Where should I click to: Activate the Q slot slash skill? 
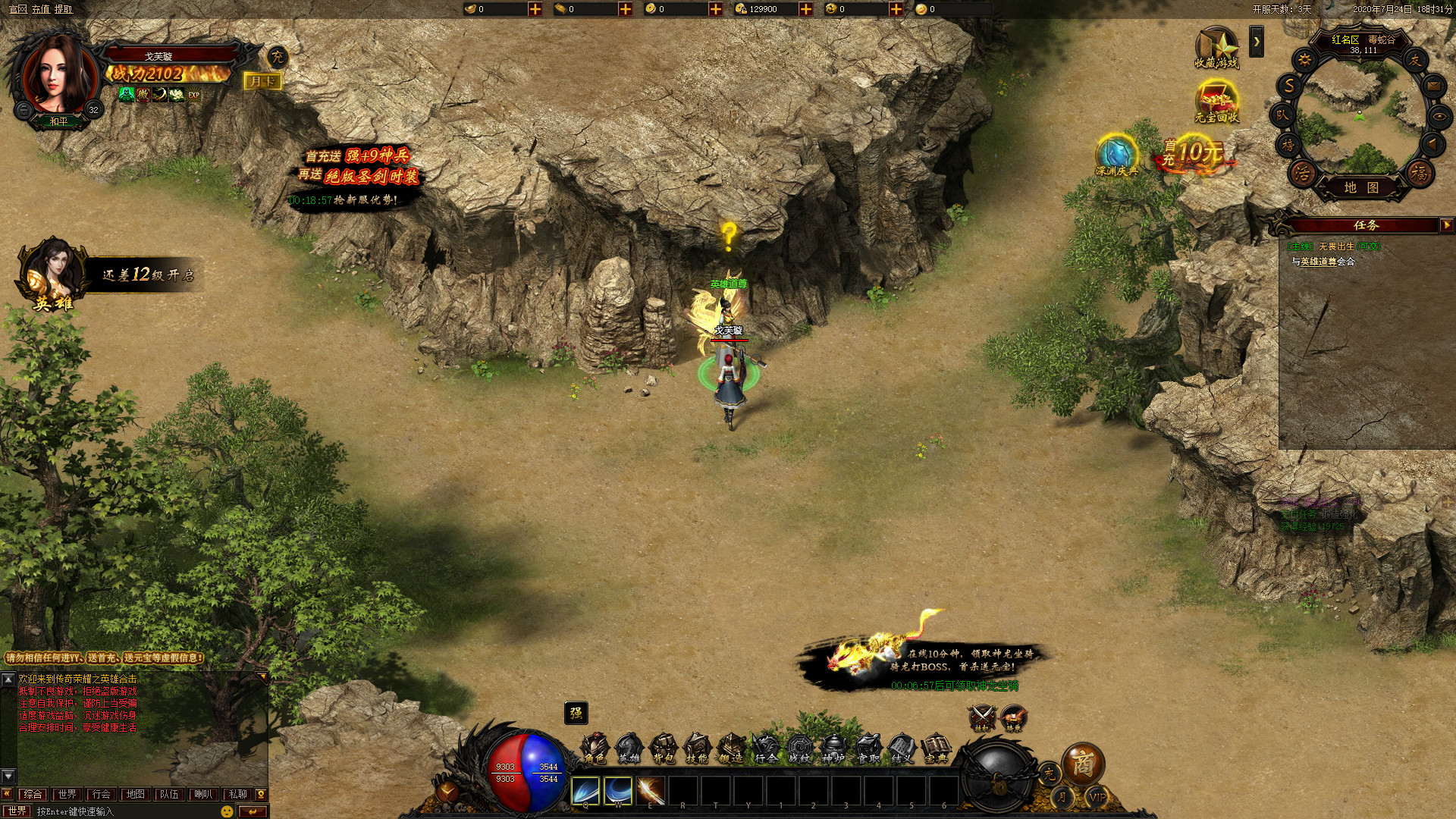coord(585,791)
